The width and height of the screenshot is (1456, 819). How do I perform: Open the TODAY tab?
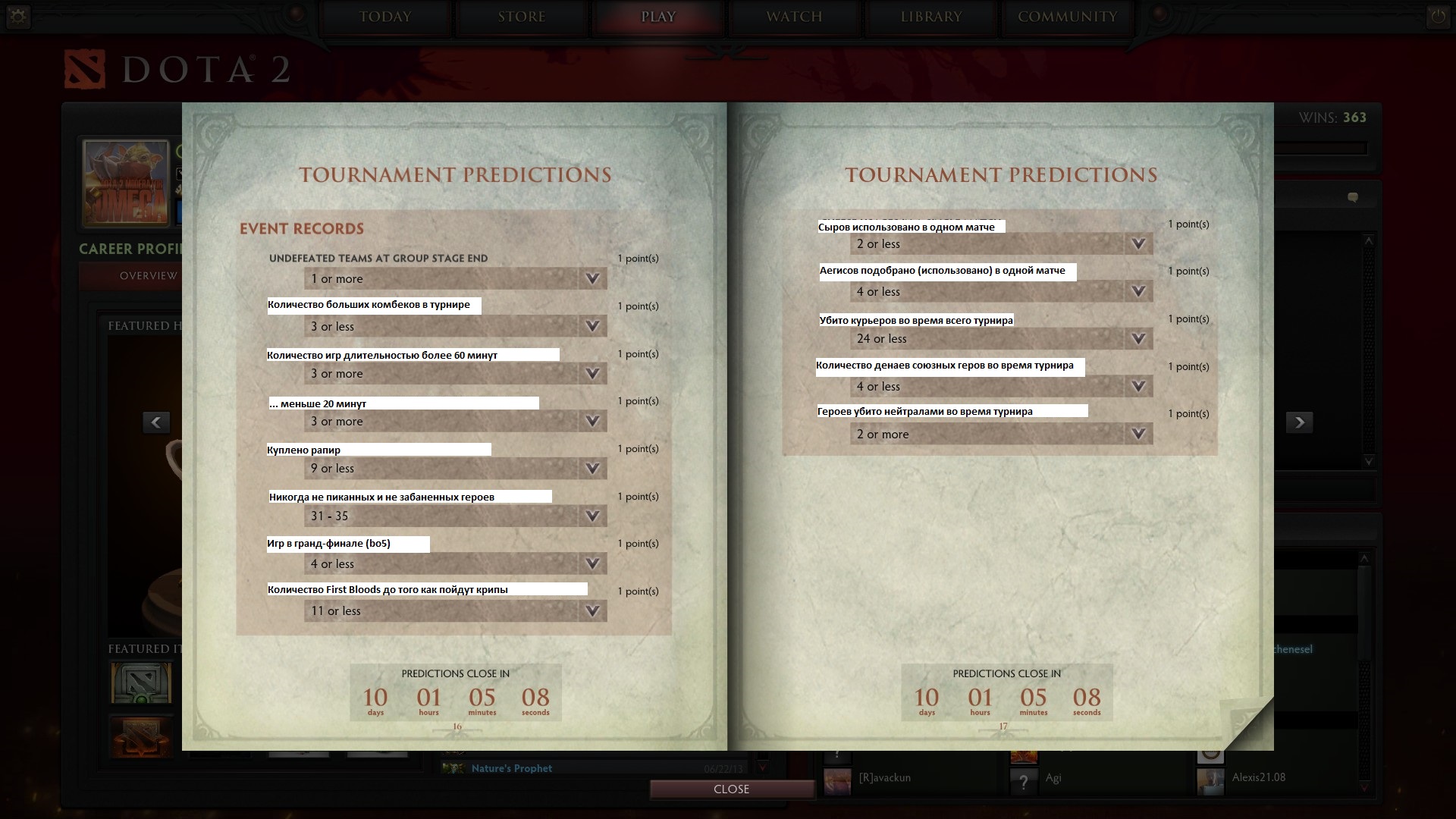pyautogui.click(x=385, y=17)
